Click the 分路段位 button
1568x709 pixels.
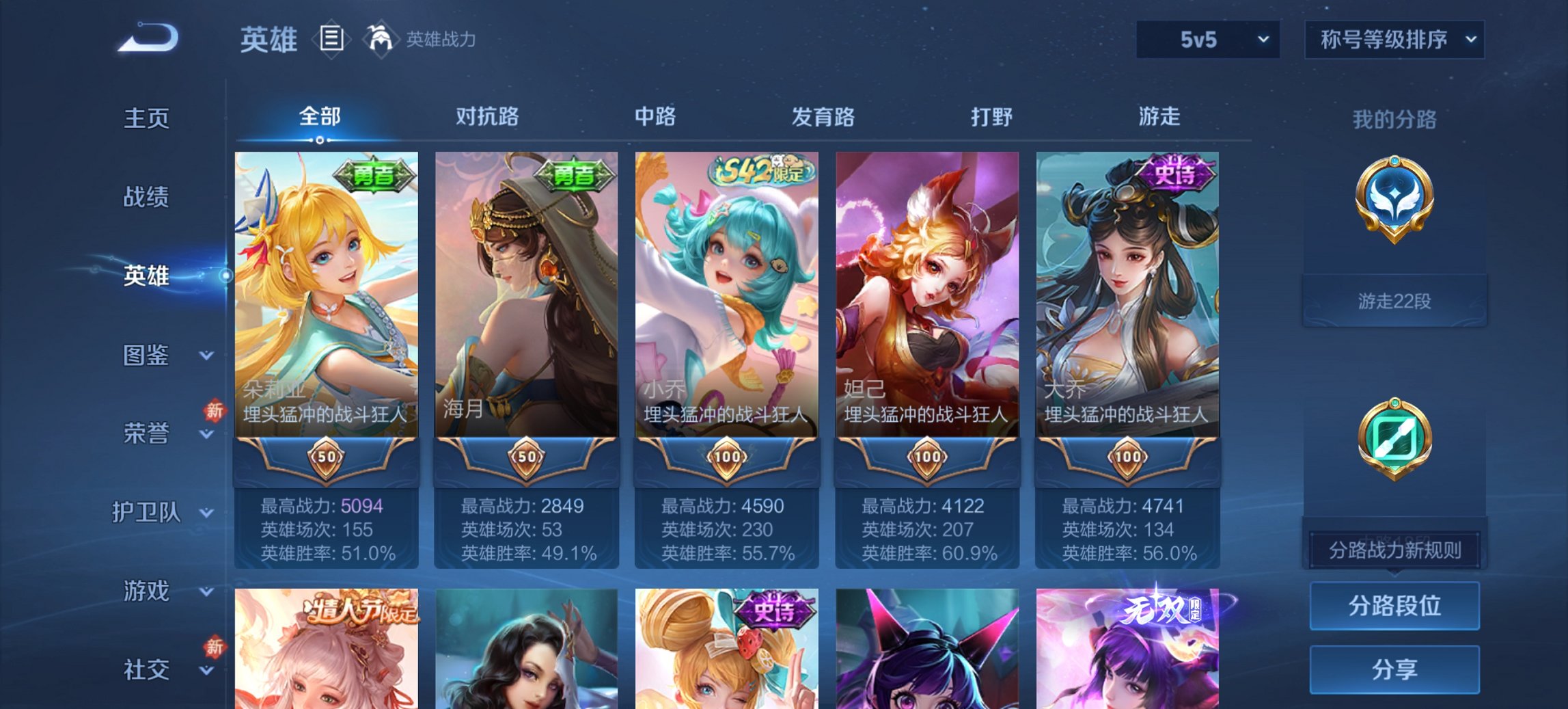click(1394, 606)
